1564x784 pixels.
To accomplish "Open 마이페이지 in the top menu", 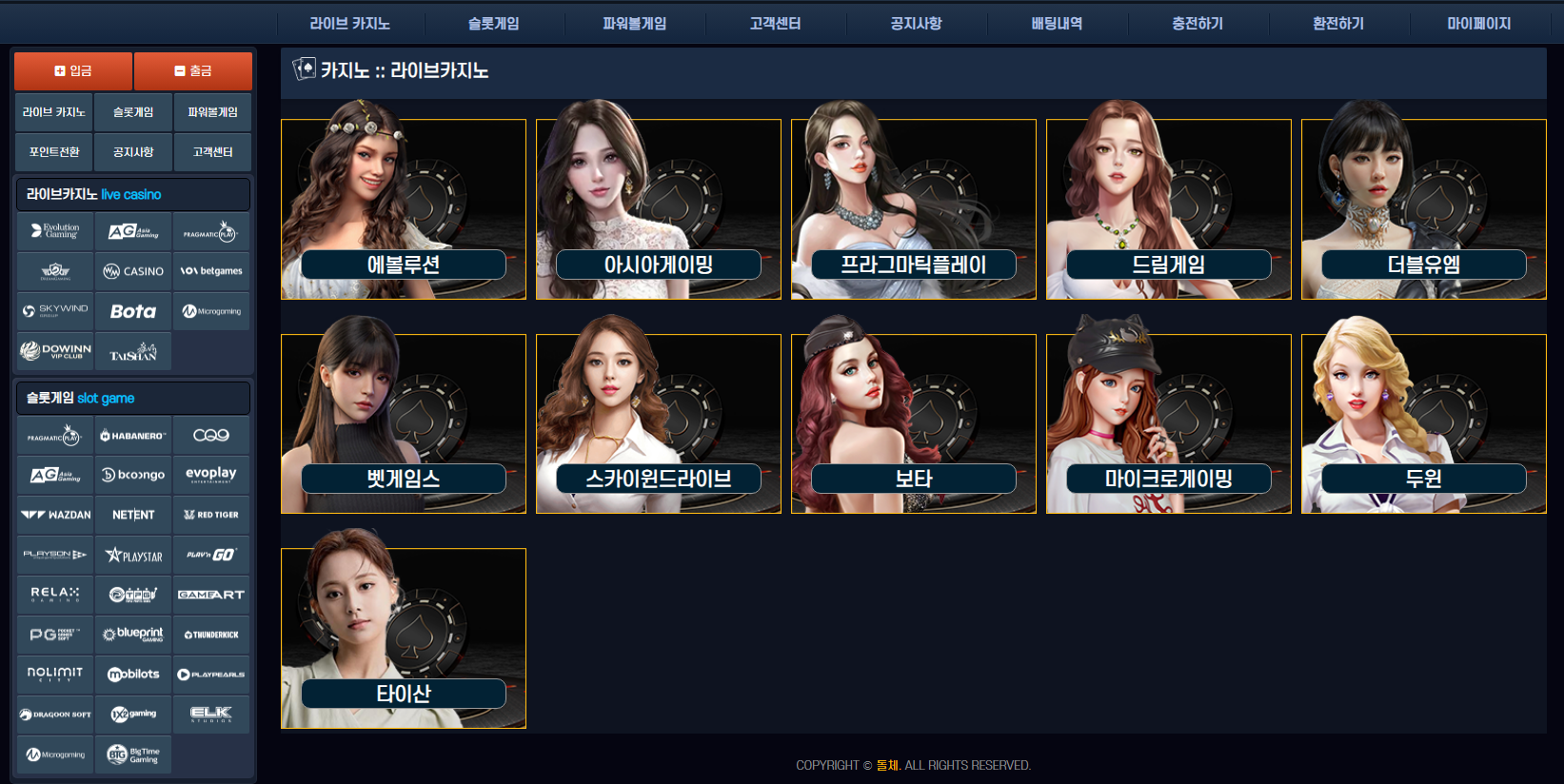I will point(1478,24).
